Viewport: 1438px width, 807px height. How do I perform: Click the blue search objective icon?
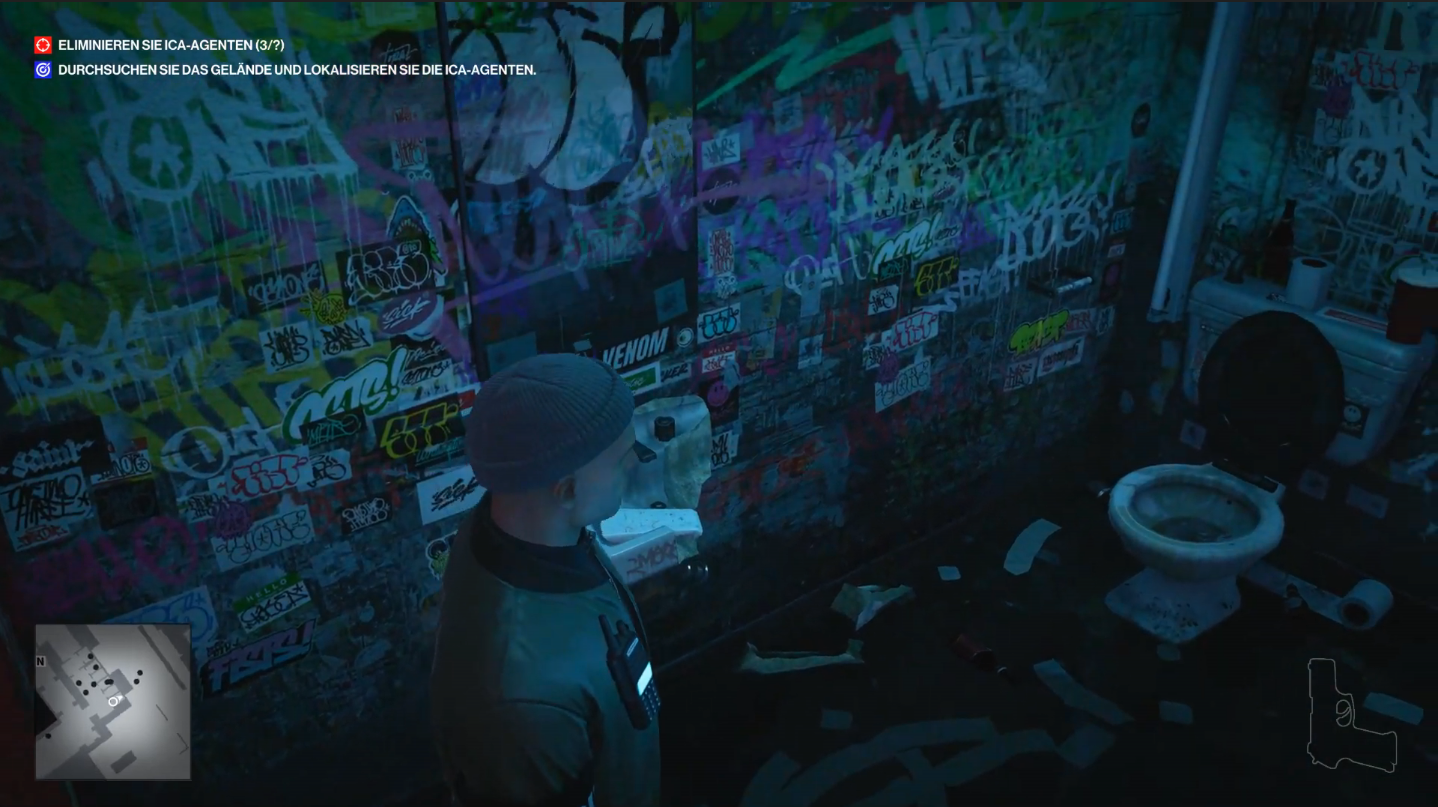(43, 70)
